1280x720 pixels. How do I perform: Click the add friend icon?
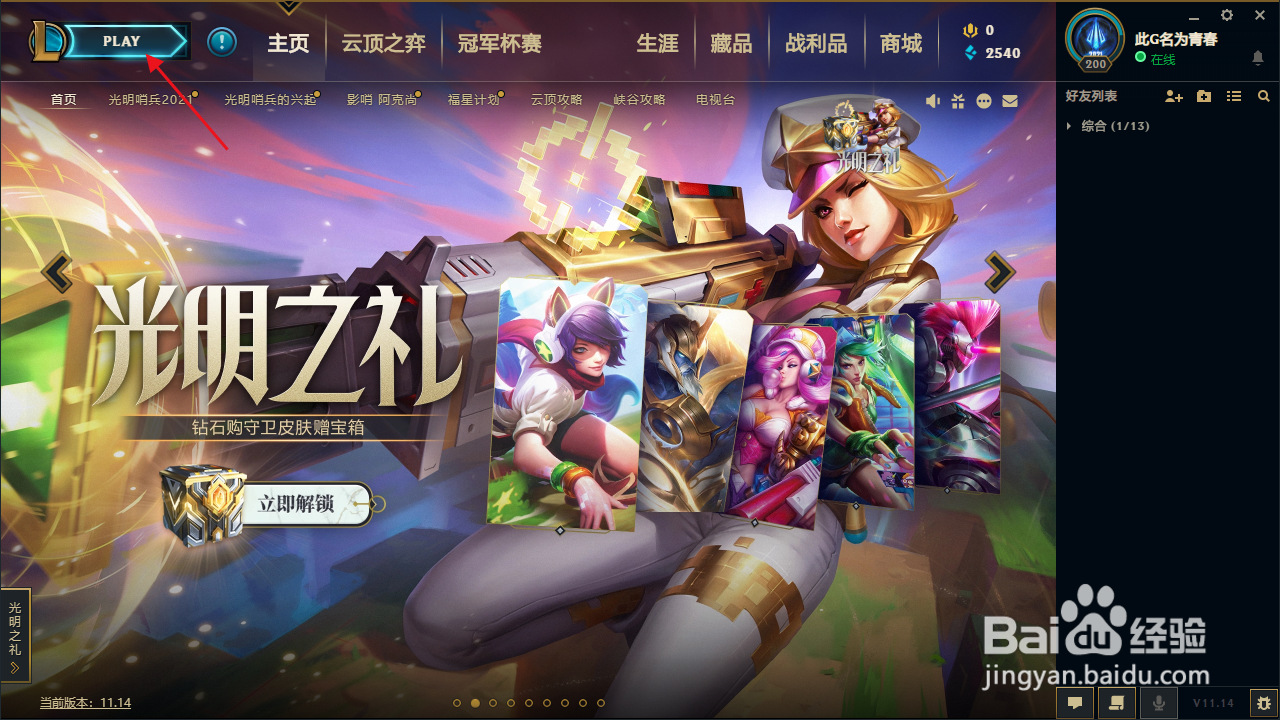(x=1174, y=96)
